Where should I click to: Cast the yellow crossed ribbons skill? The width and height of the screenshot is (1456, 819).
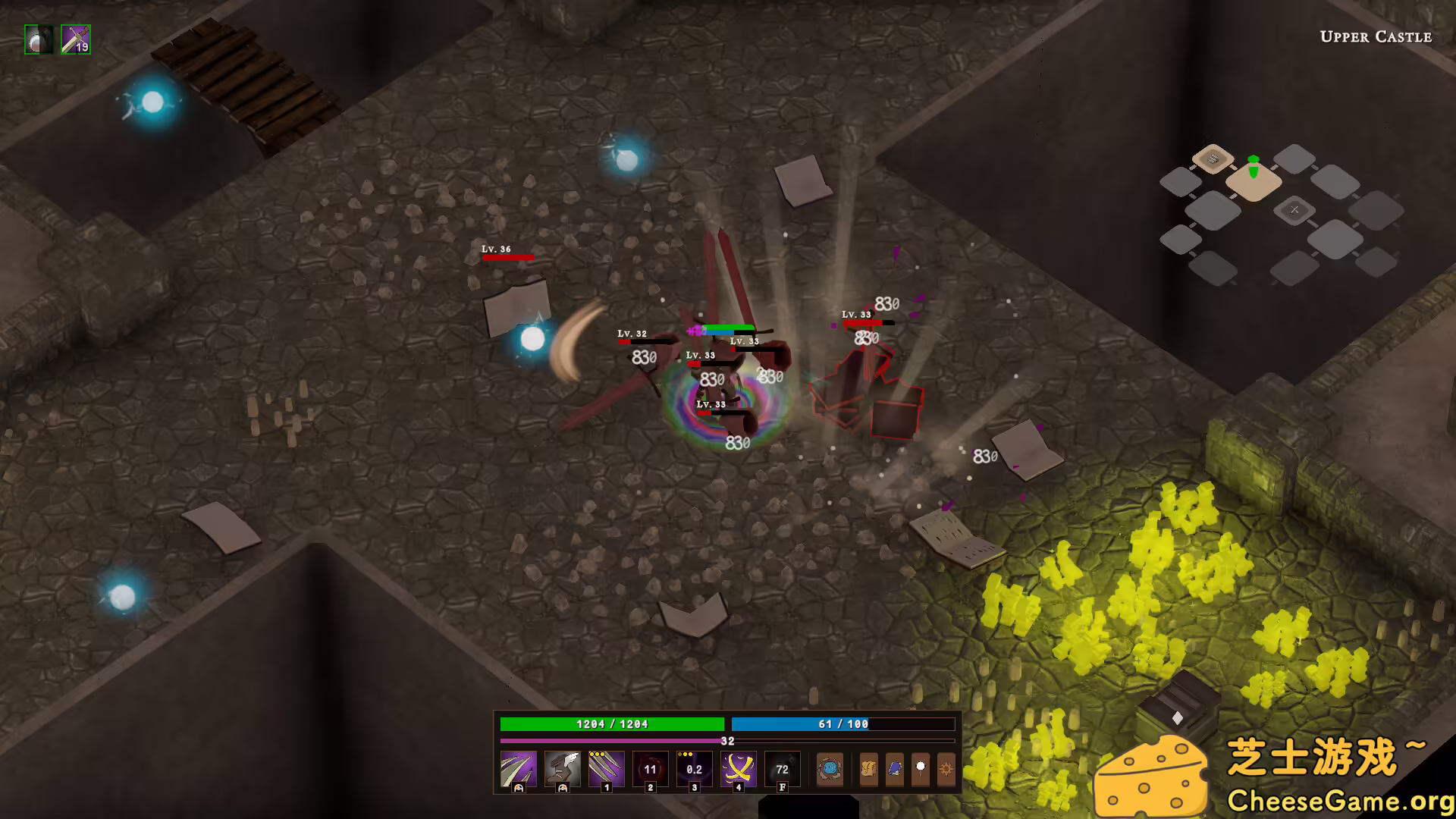coord(739,769)
